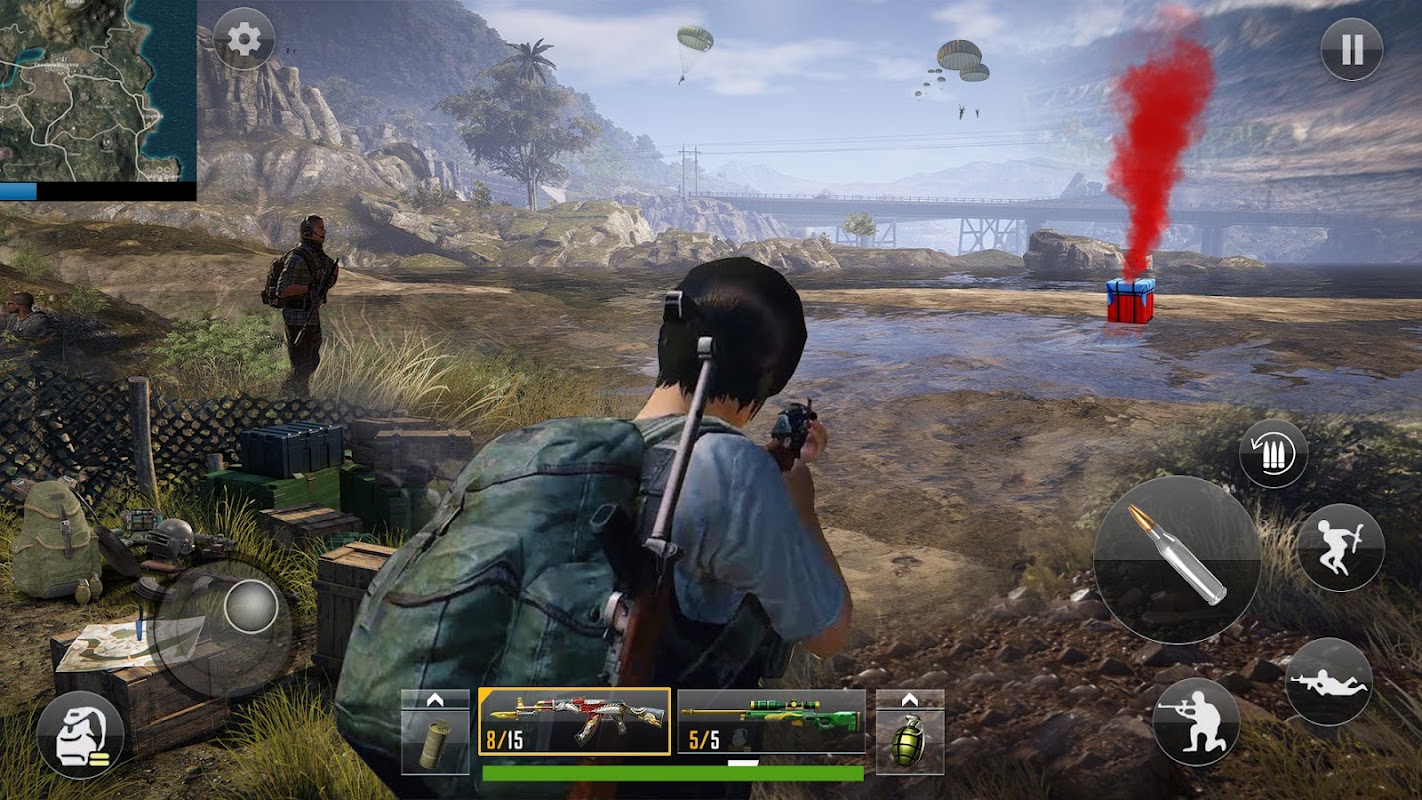Image resolution: width=1422 pixels, height=800 pixels.
Task: Expand the arrow above the grenade slot
Action: pyautogui.click(x=909, y=699)
